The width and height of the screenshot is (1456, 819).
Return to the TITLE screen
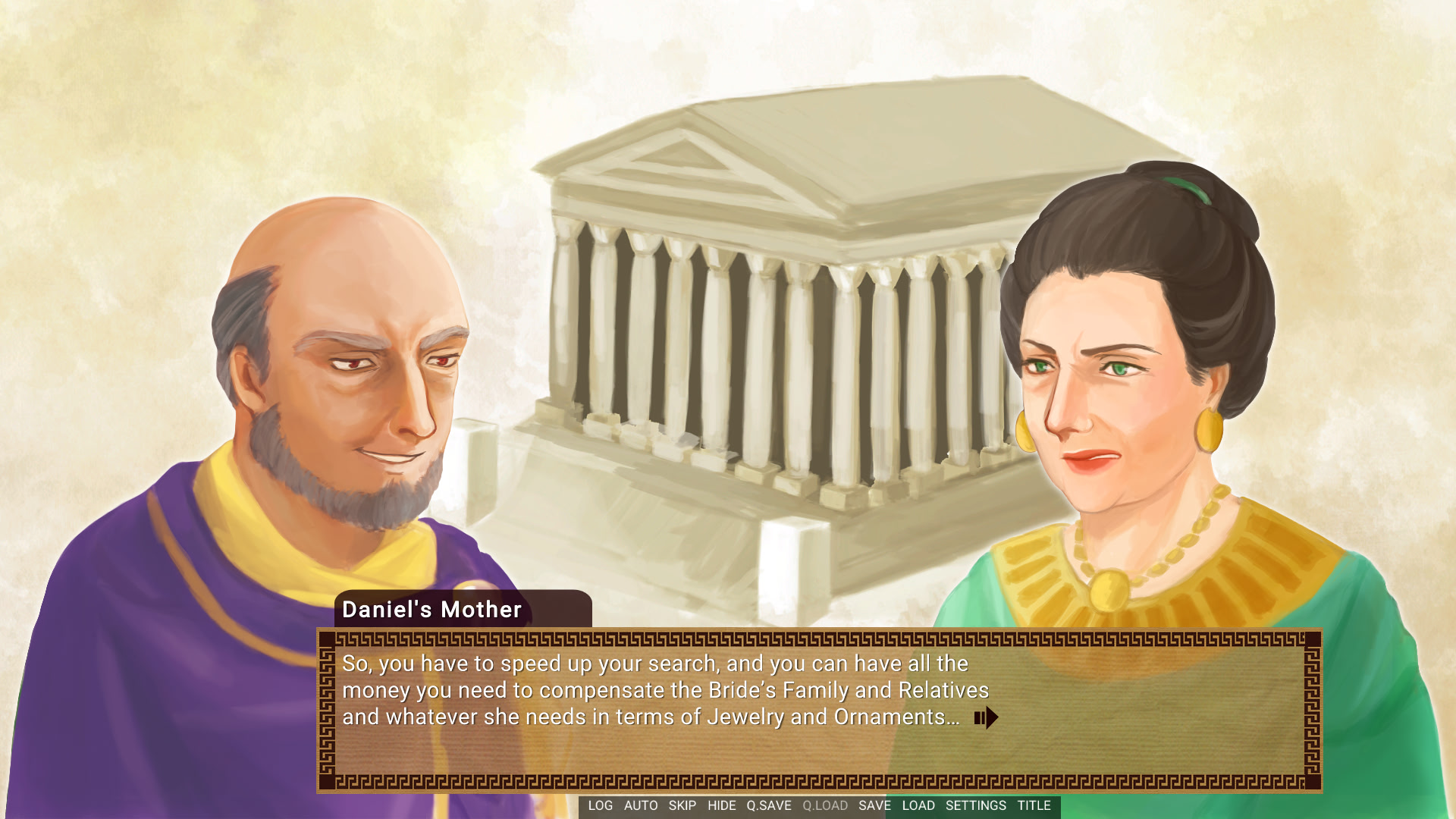(x=1034, y=806)
